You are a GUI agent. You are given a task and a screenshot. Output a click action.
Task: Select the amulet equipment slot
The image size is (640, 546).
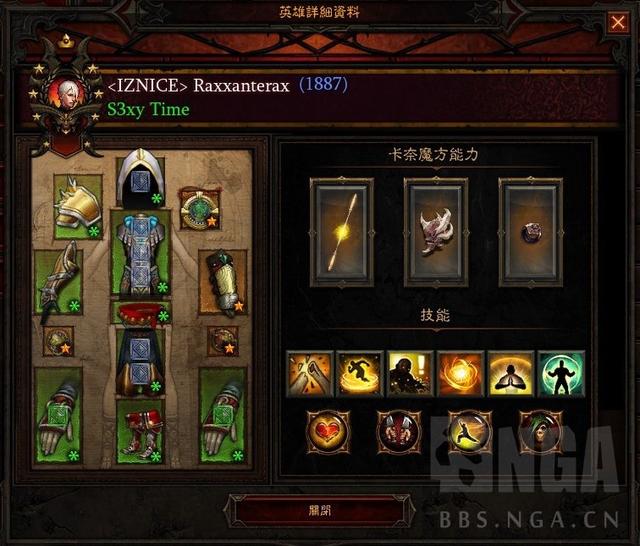pos(200,208)
